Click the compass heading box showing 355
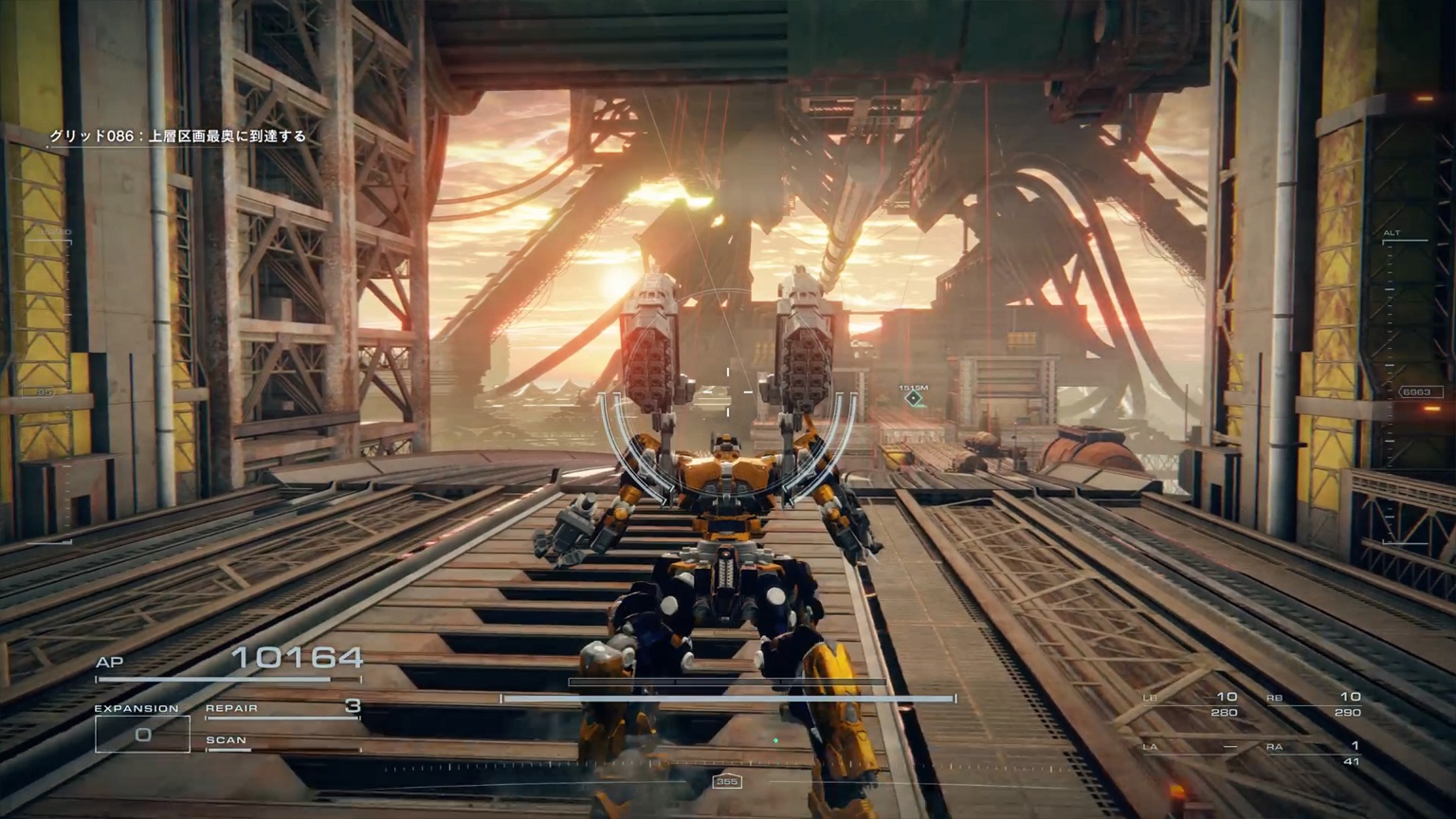 726,782
